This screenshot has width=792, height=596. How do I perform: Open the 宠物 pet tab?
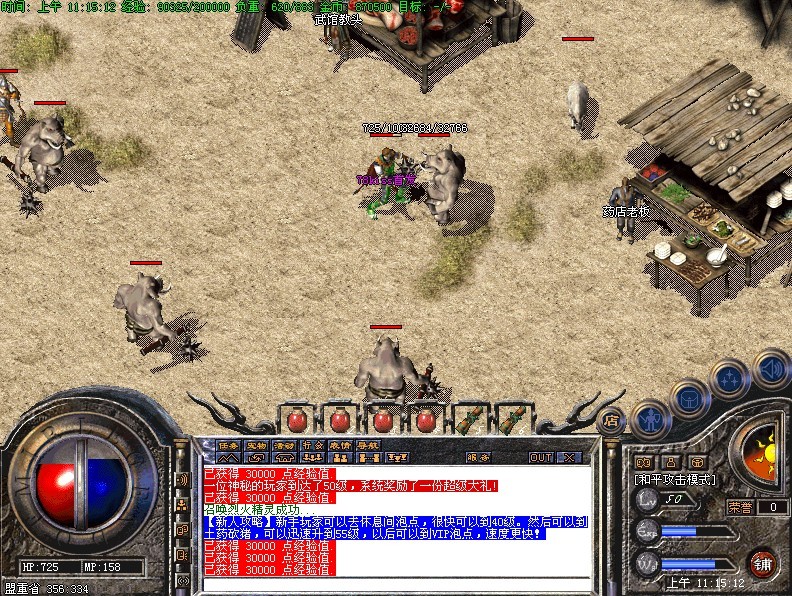pyautogui.click(x=257, y=446)
